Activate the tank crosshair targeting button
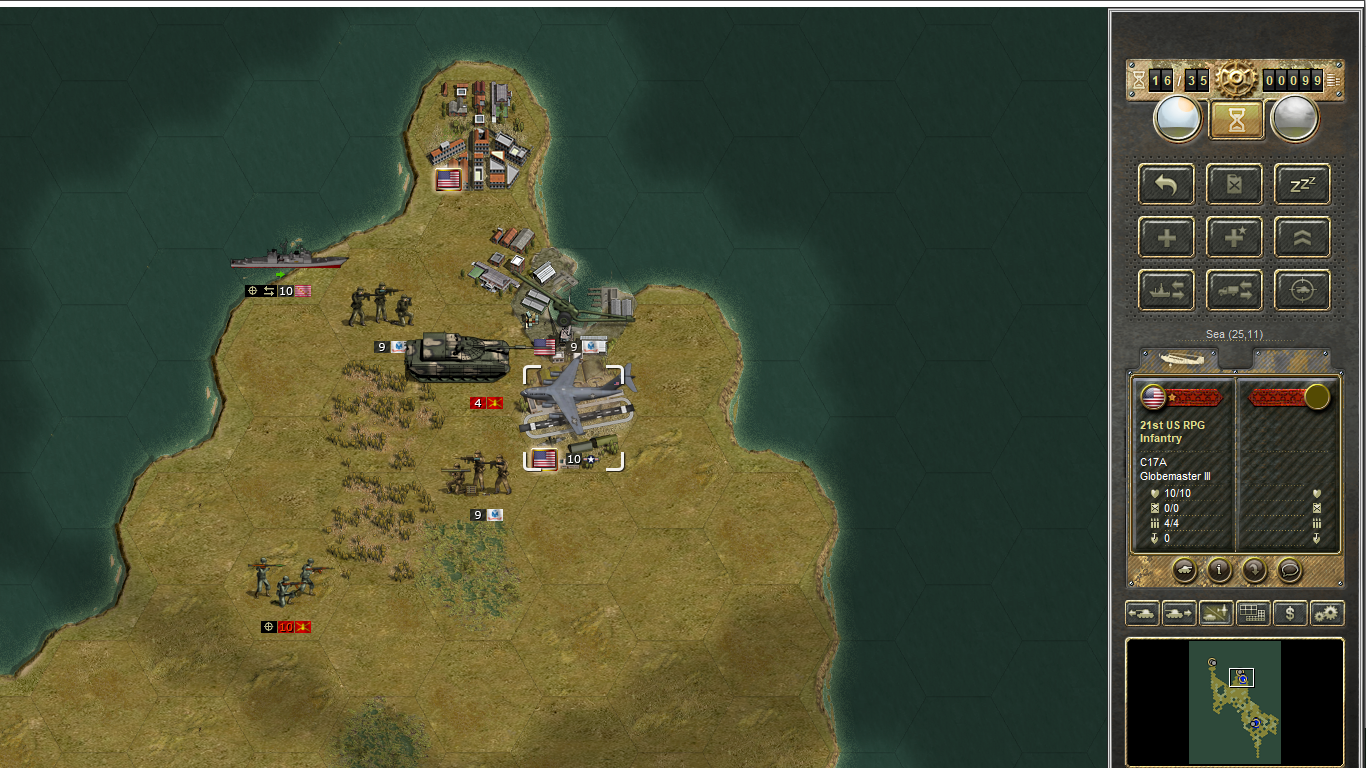This screenshot has height=768, width=1366. 1302,291
